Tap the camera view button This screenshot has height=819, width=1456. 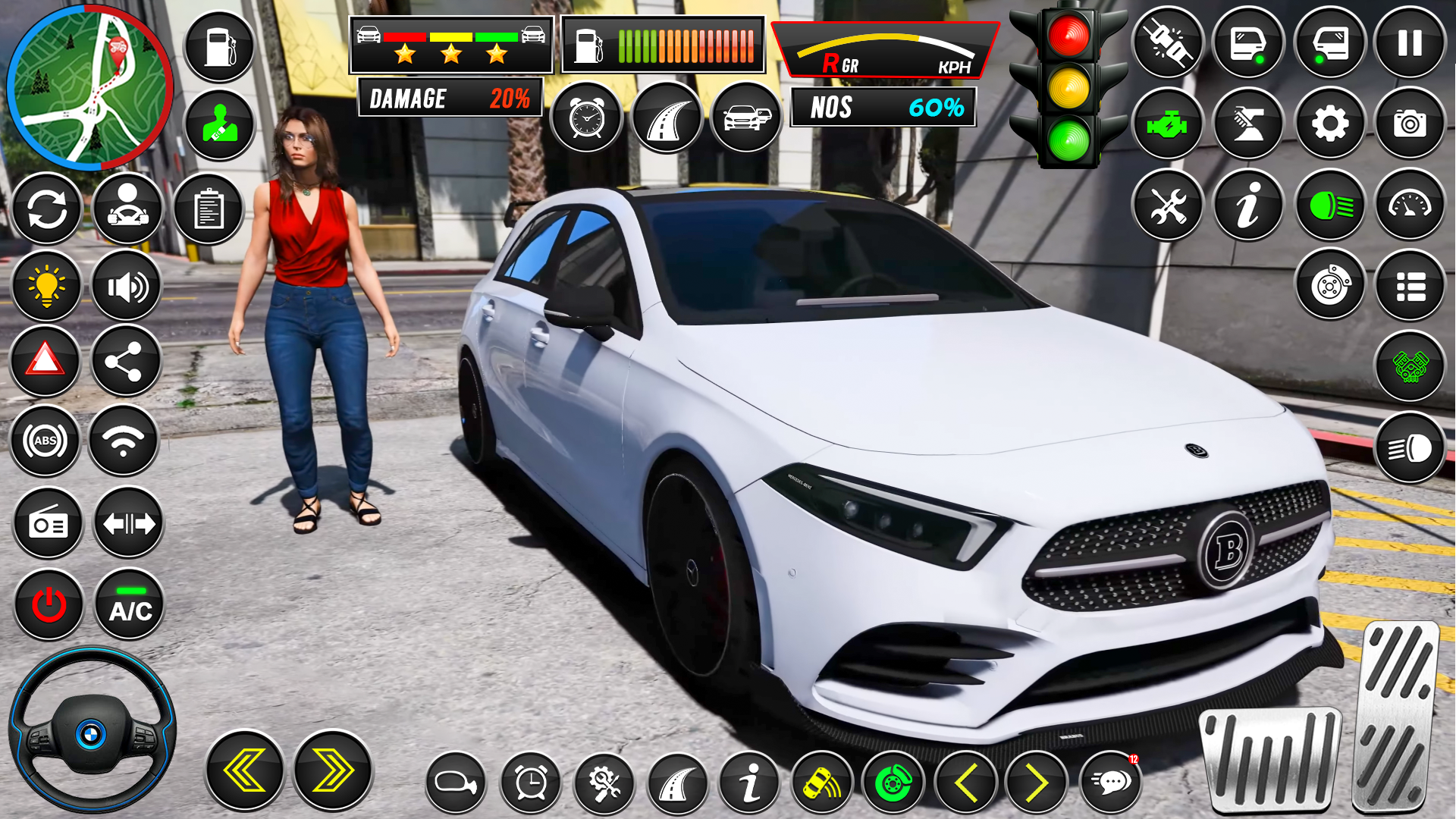coord(1410,124)
